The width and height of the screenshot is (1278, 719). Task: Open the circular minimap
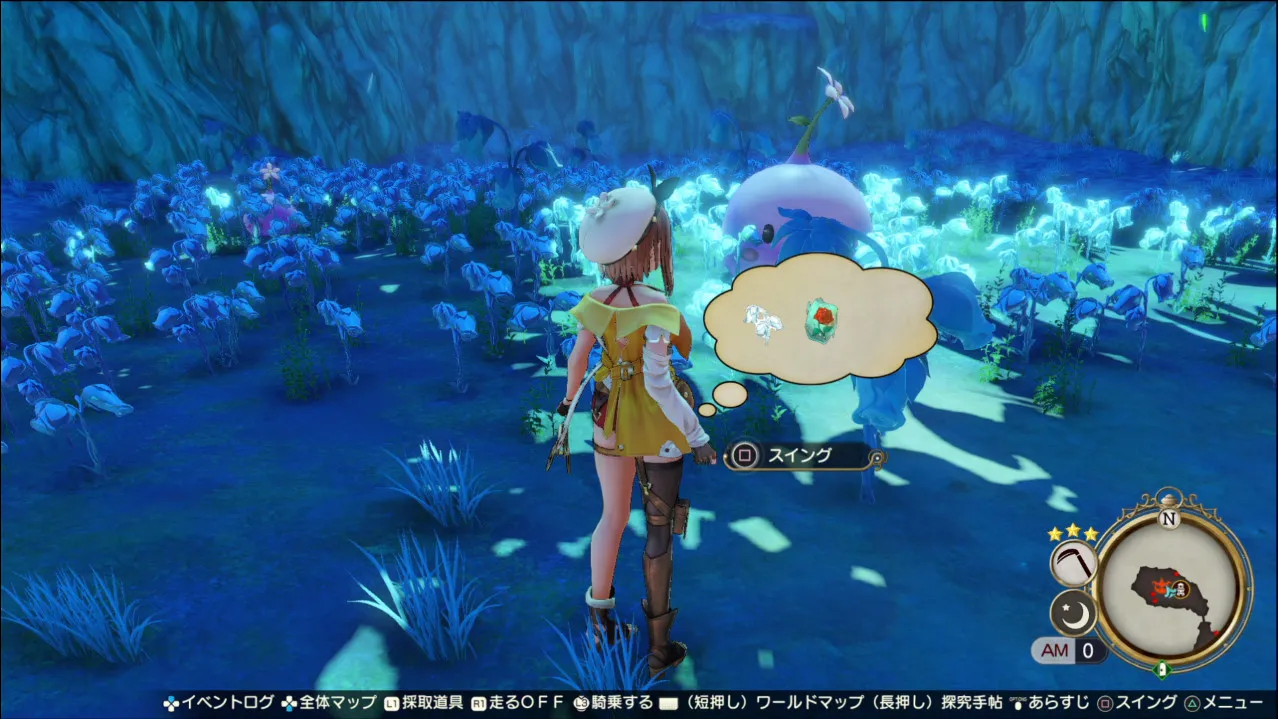(1172, 590)
